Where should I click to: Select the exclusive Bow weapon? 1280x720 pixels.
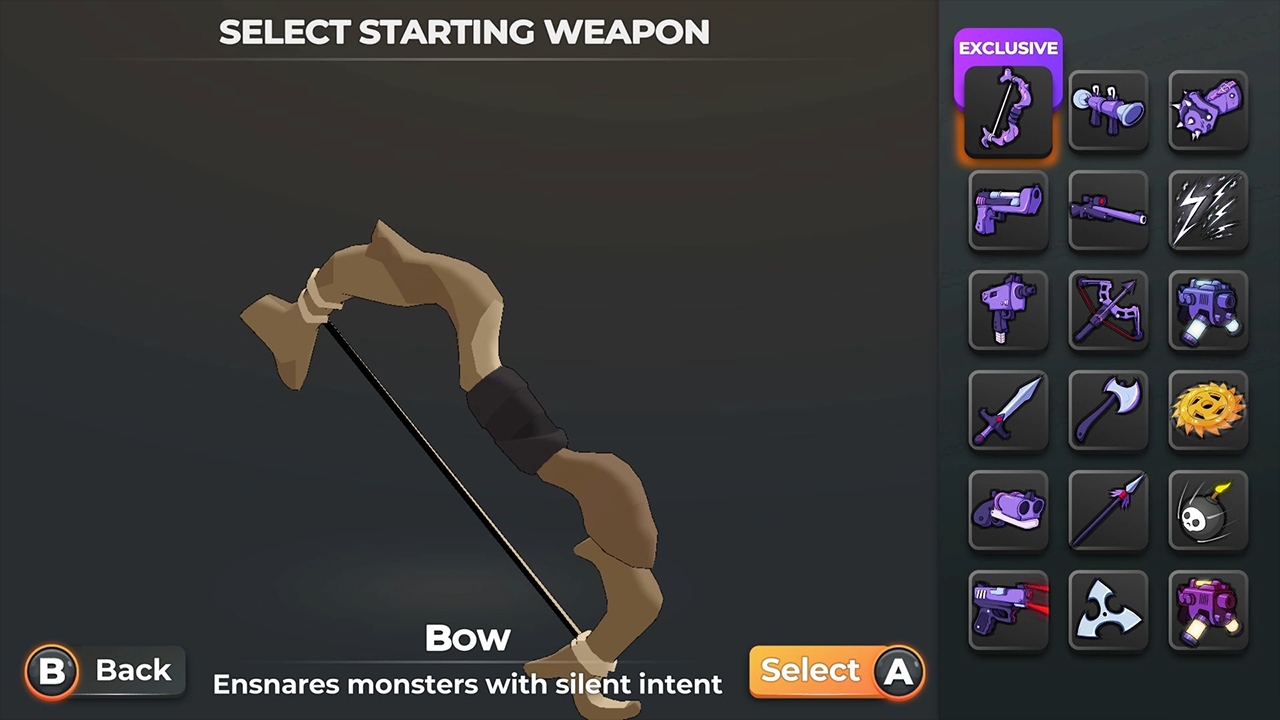point(1008,110)
